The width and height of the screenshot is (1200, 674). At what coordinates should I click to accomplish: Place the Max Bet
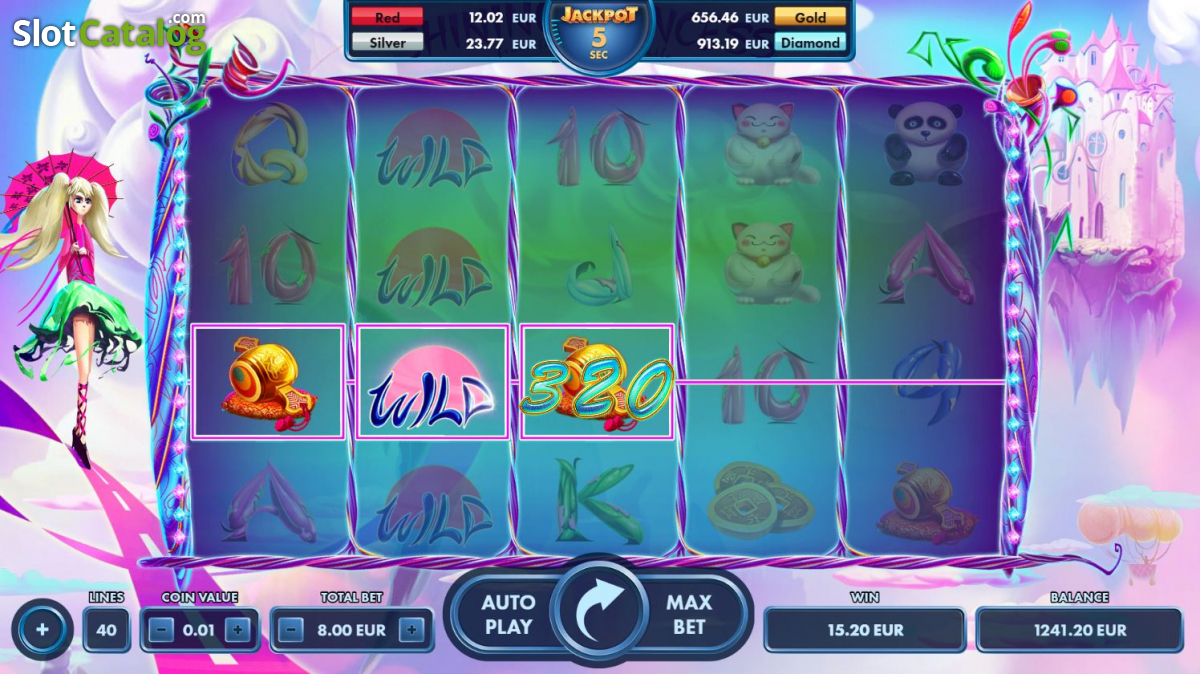(689, 614)
